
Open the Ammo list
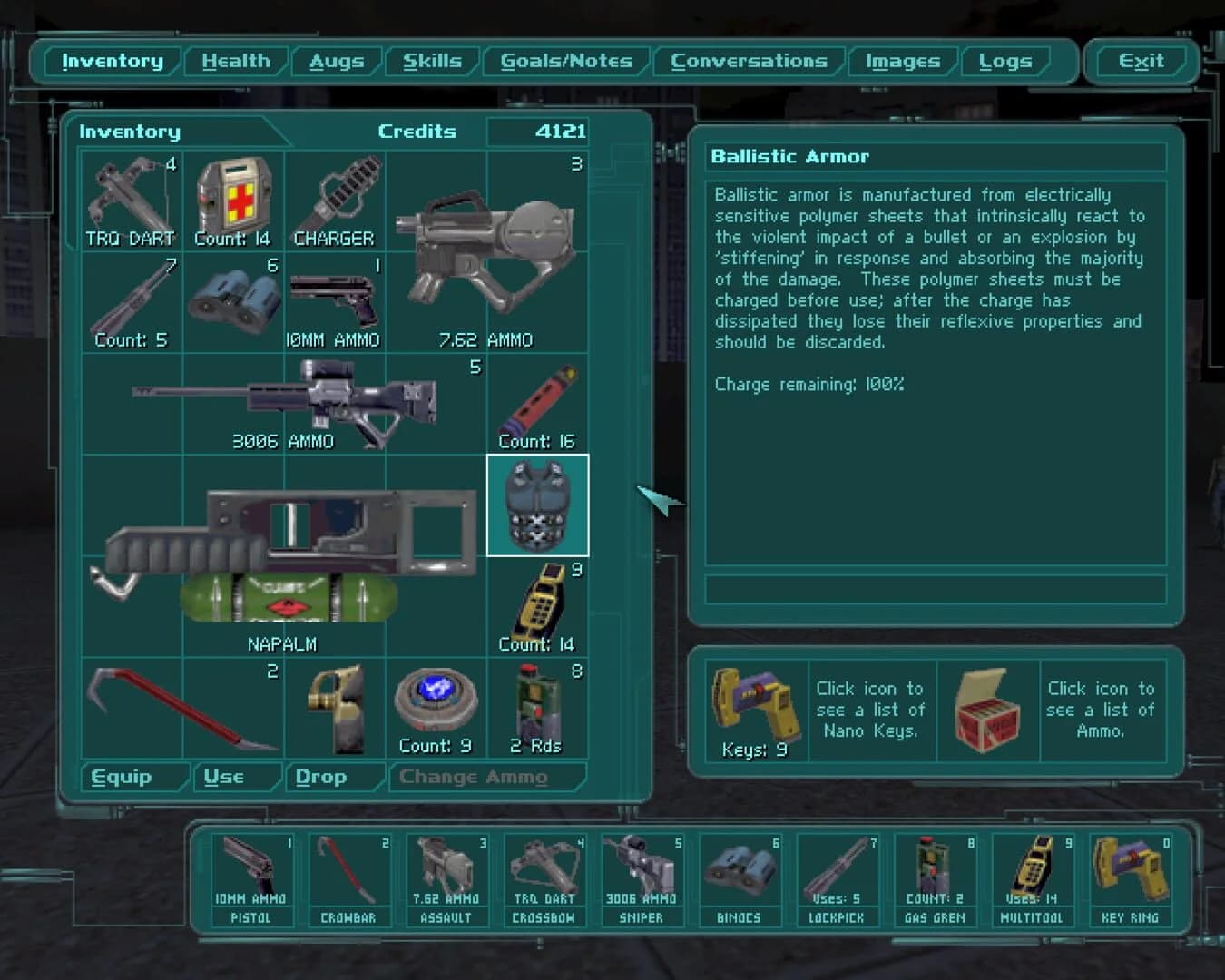[987, 710]
